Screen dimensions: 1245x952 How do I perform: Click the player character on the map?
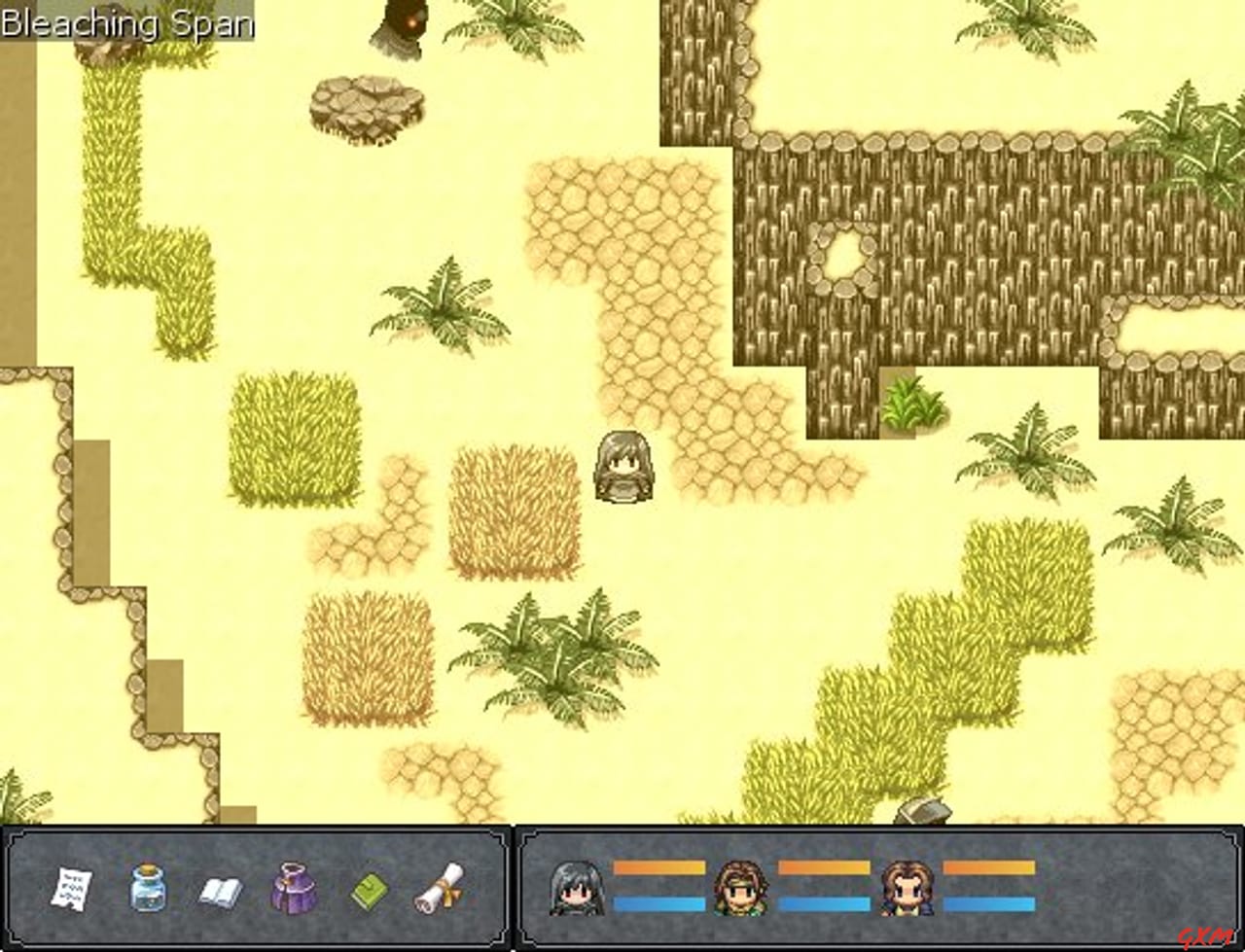point(622,467)
